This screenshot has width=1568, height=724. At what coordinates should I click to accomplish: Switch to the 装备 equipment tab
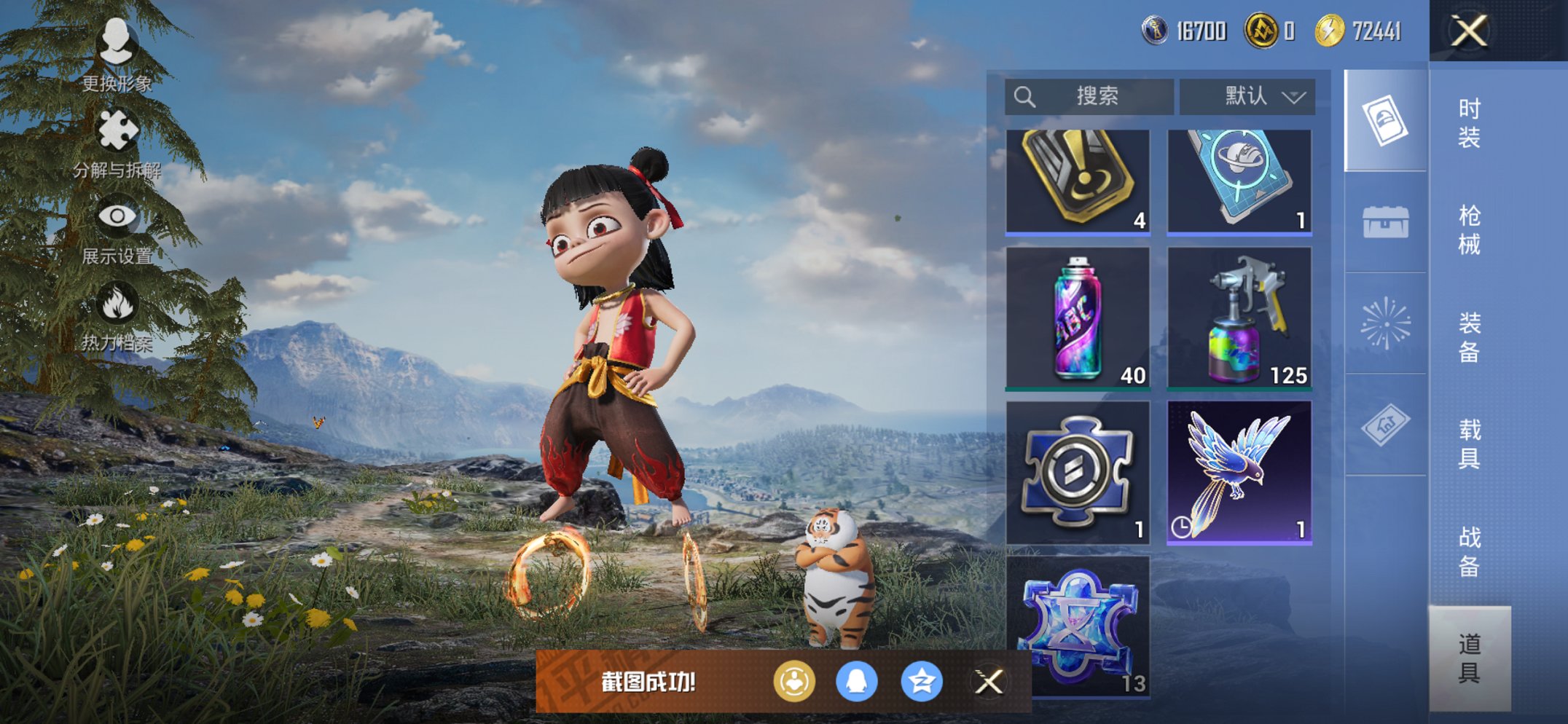click(x=1469, y=337)
